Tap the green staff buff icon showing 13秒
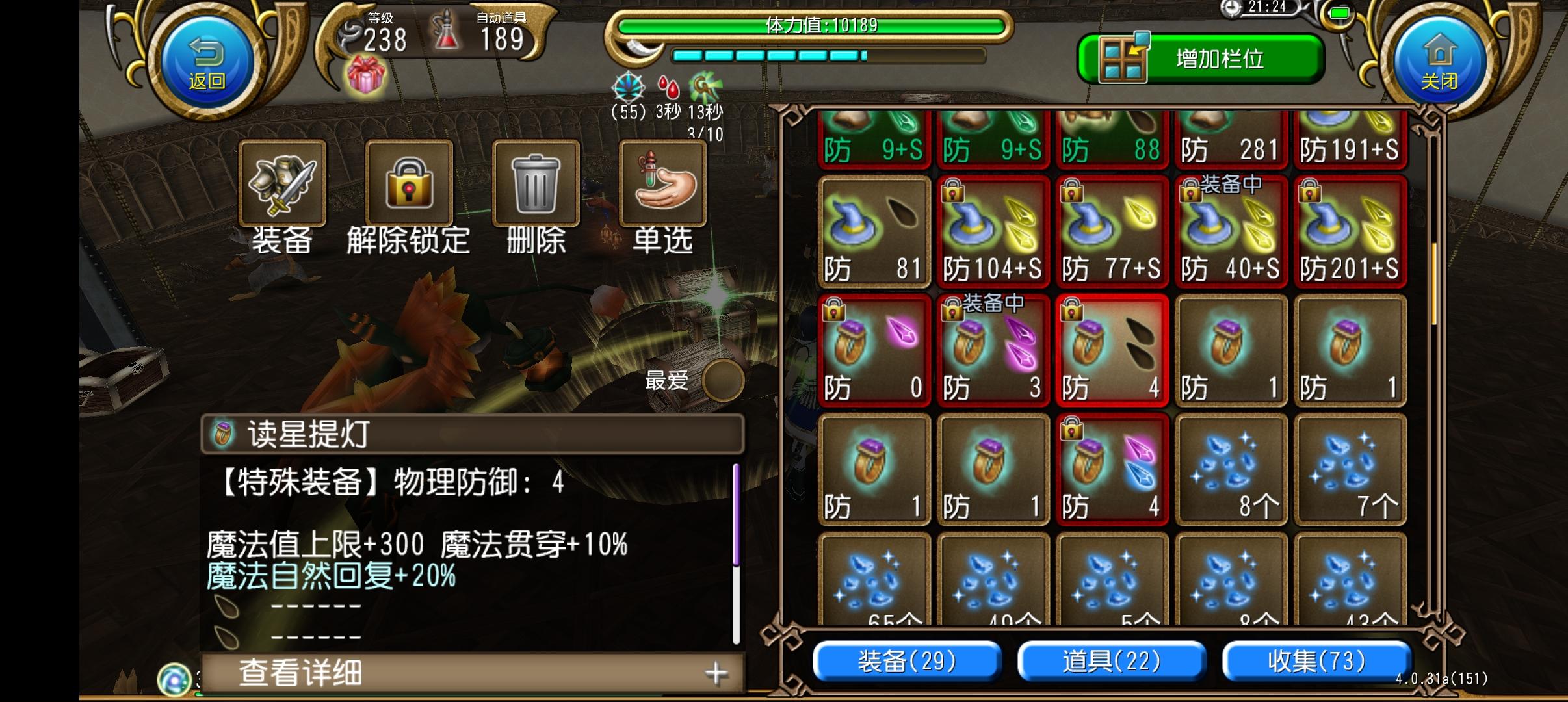 tap(702, 88)
